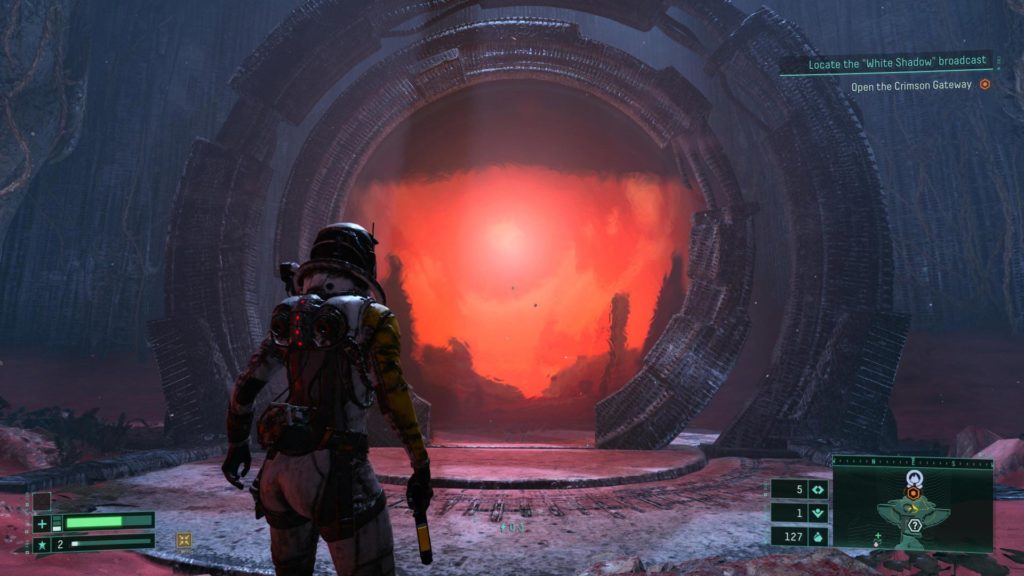
Task: Select the star proficiency icon
Action: [42, 545]
